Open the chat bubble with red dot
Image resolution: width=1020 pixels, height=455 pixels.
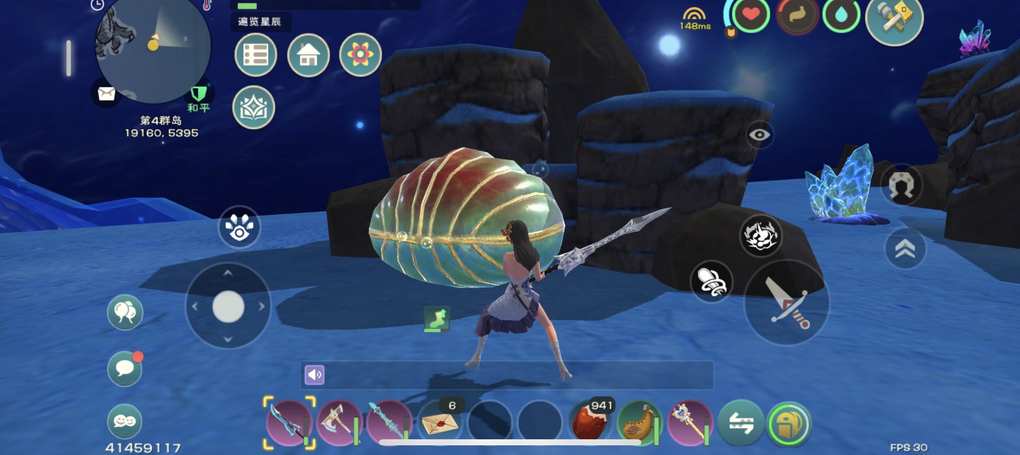click(125, 368)
